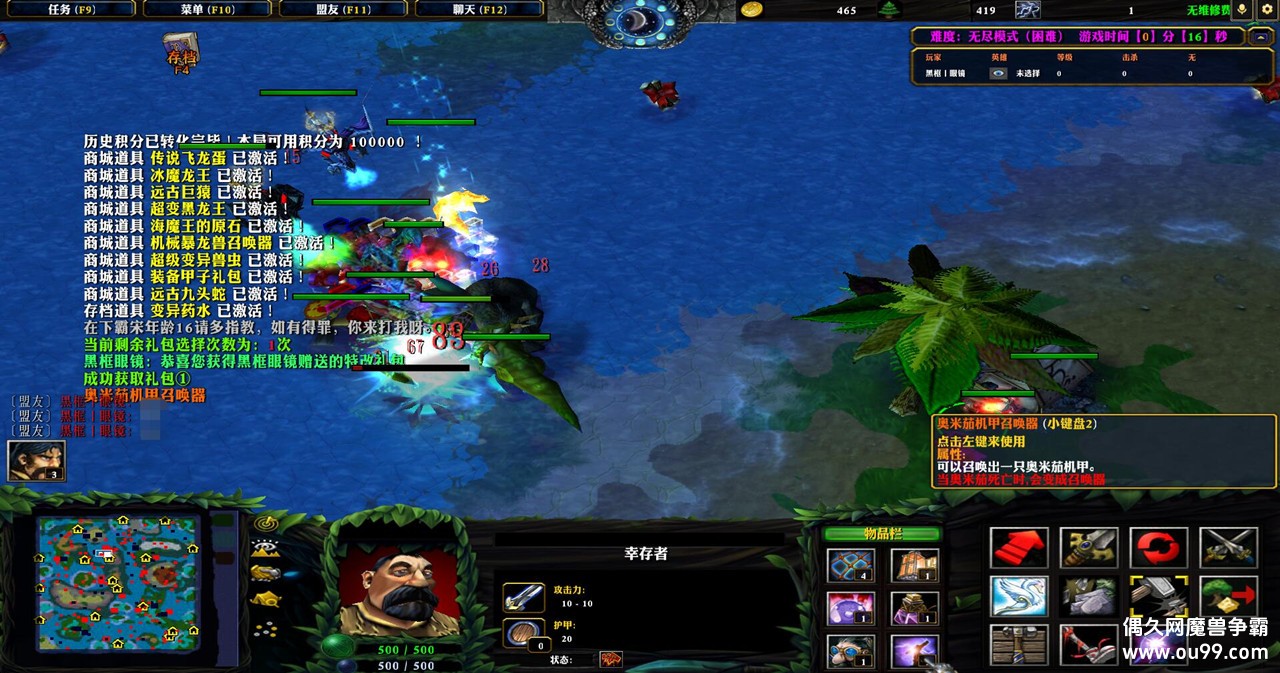Click the 存档 F4 save book icon
The width and height of the screenshot is (1280, 673).
[181, 52]
